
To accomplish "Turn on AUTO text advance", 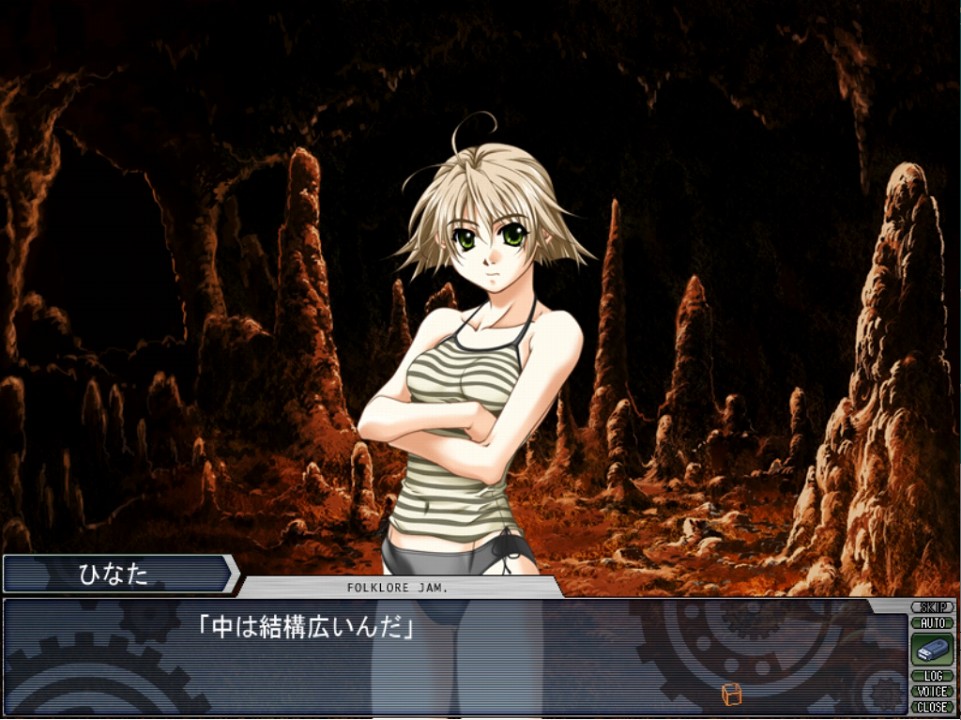I will click(932, 623).
